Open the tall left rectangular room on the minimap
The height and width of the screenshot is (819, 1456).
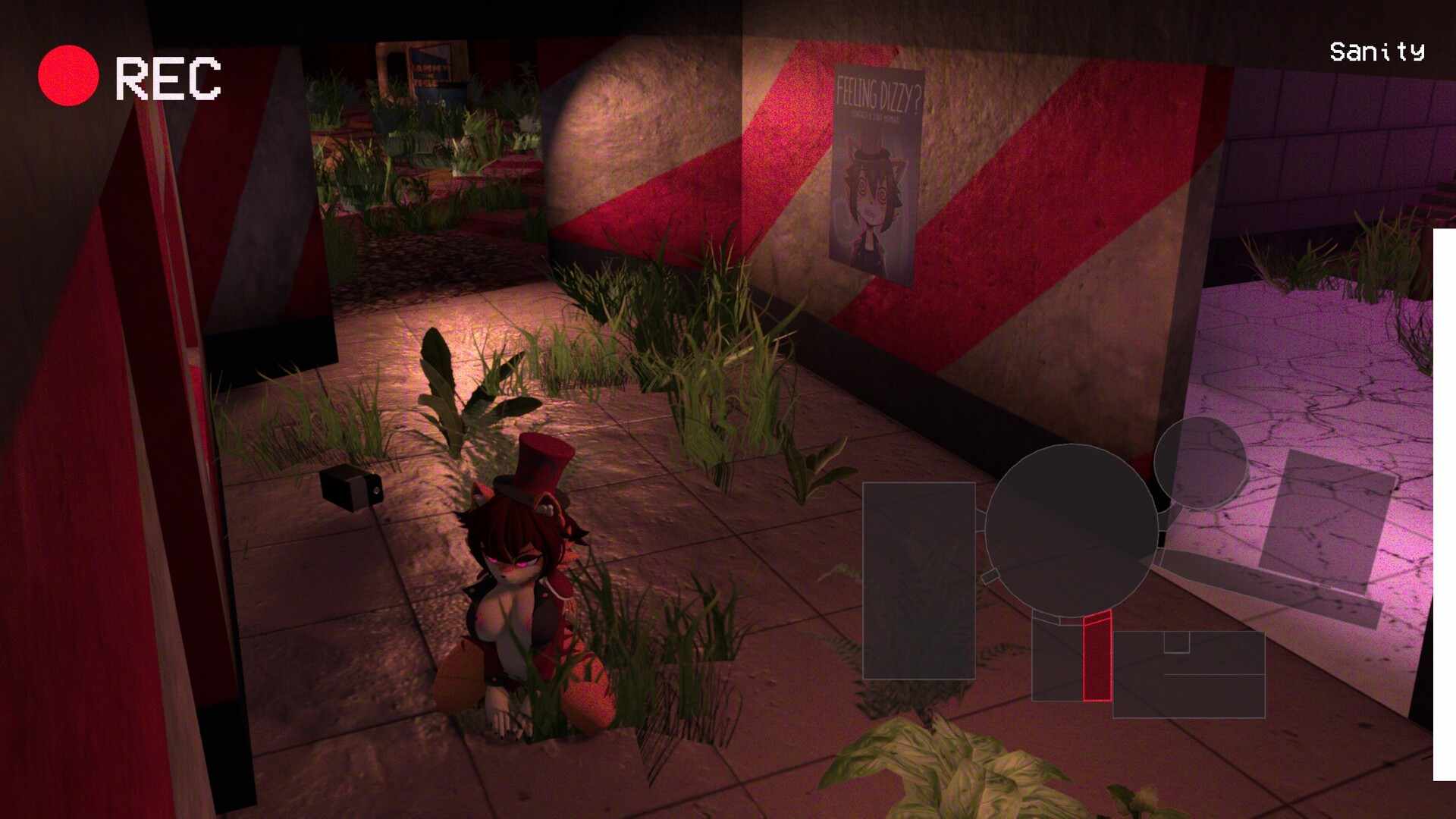(x=919, y=580)
